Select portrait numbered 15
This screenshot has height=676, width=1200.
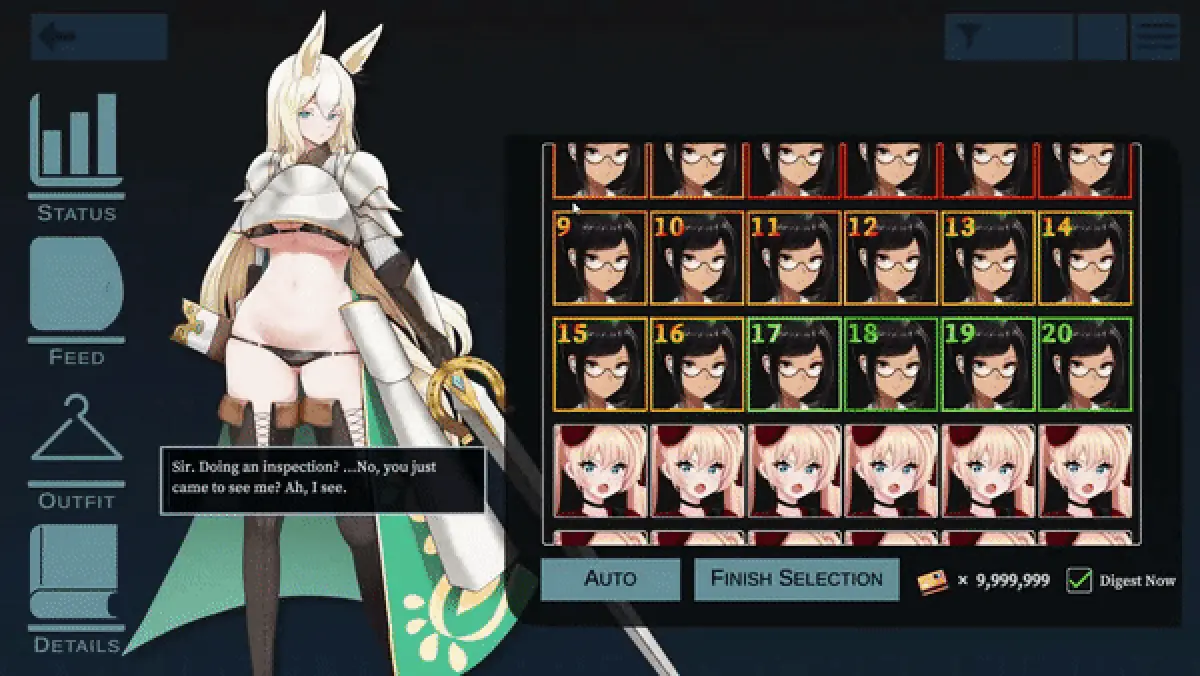click(x=600, y=364)
